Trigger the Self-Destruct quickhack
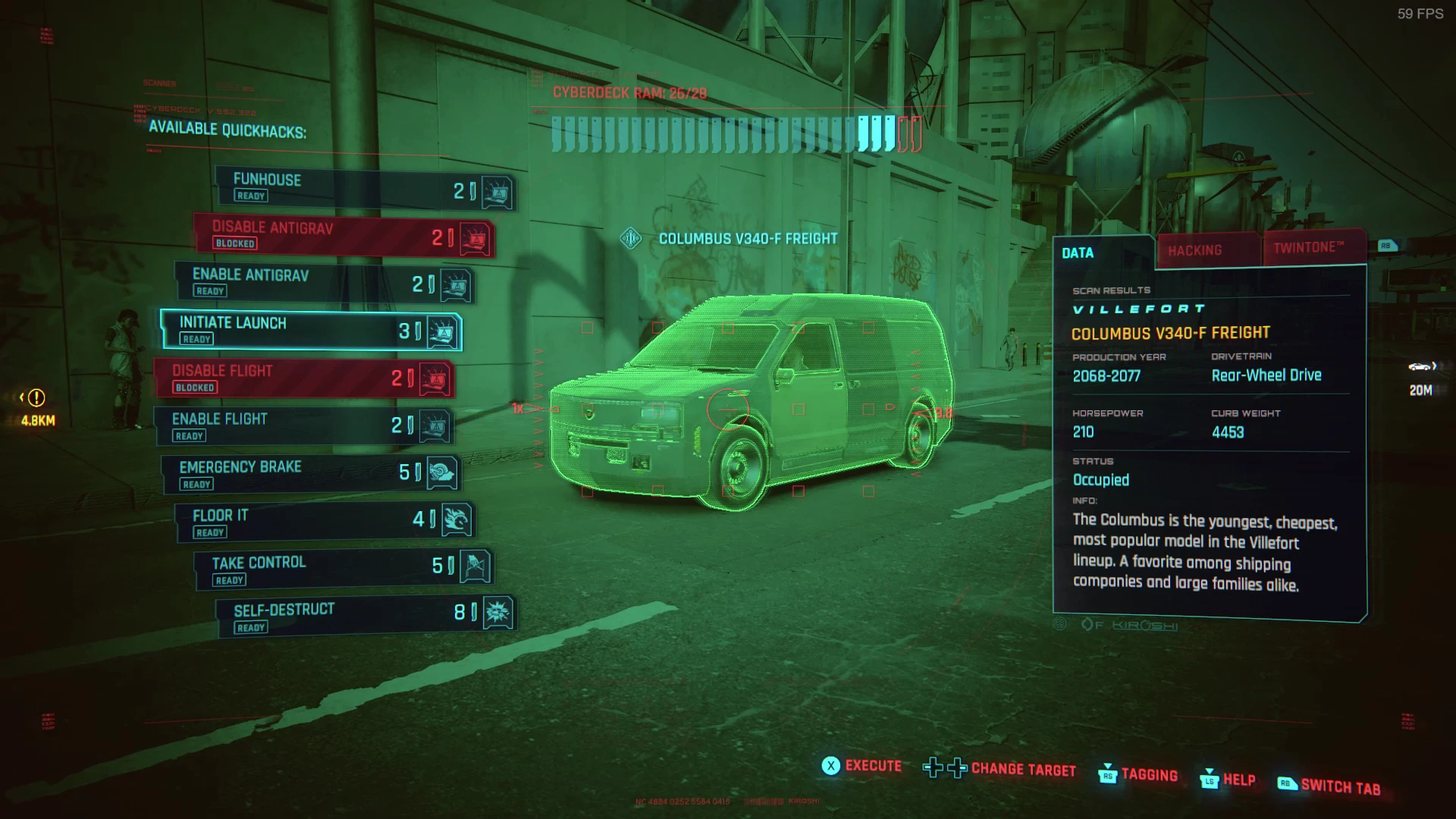1456x819 pixels. point(364,618)
